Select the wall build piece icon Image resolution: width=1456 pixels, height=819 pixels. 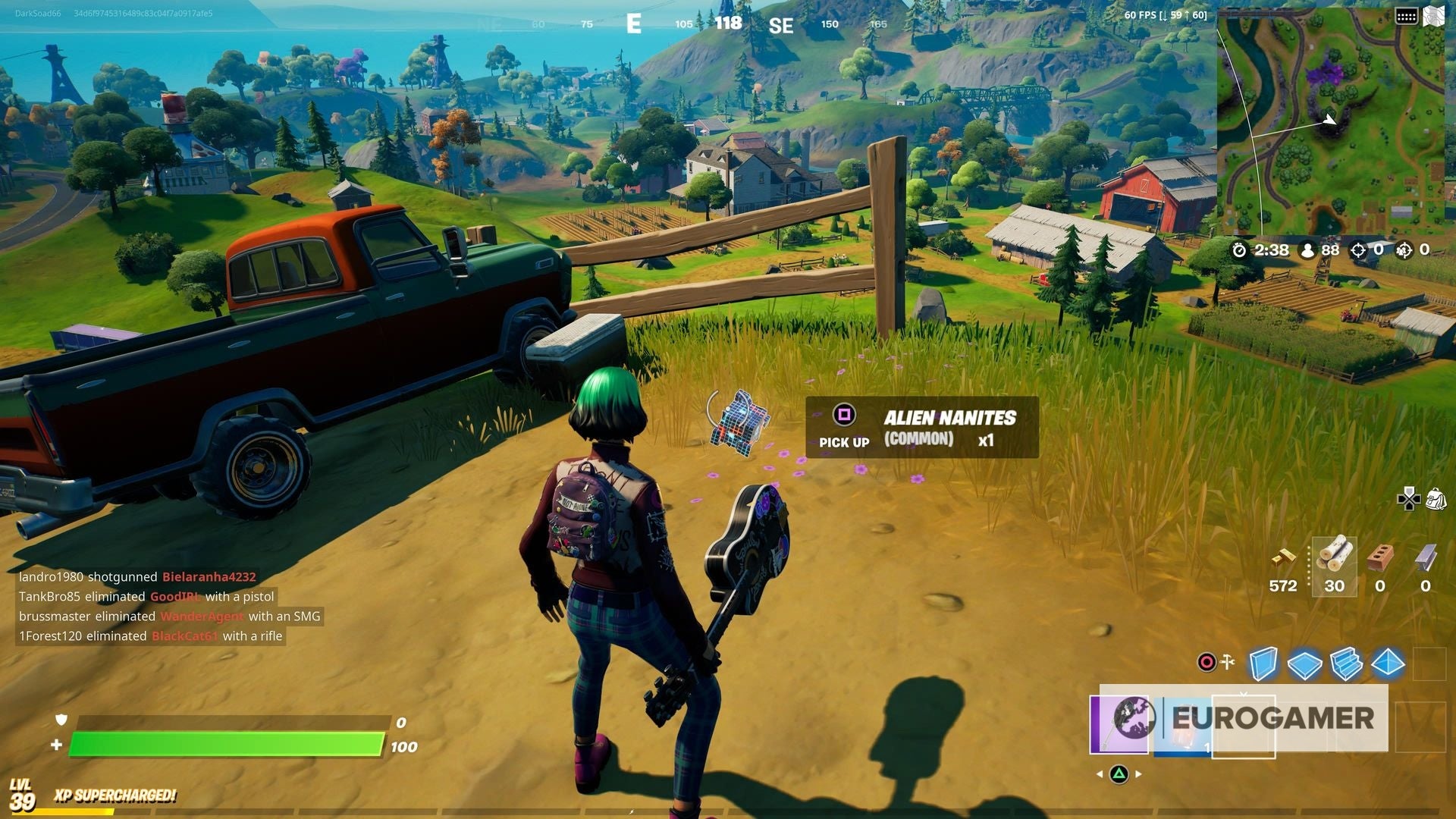point(1263,663)
